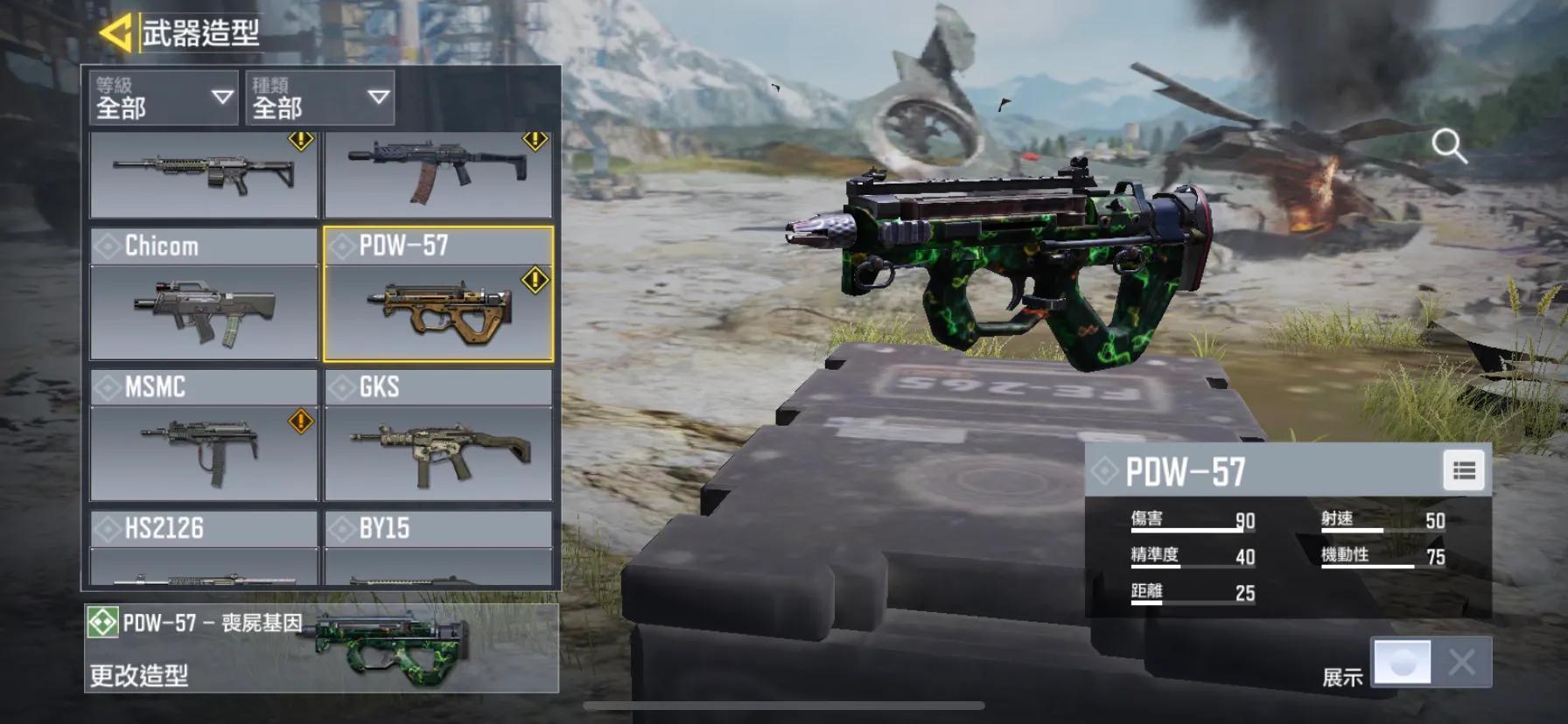Pick the HS2126 weapon tile
The width and height of the screenshot is (1568, 724).
(x=204, y=547)
